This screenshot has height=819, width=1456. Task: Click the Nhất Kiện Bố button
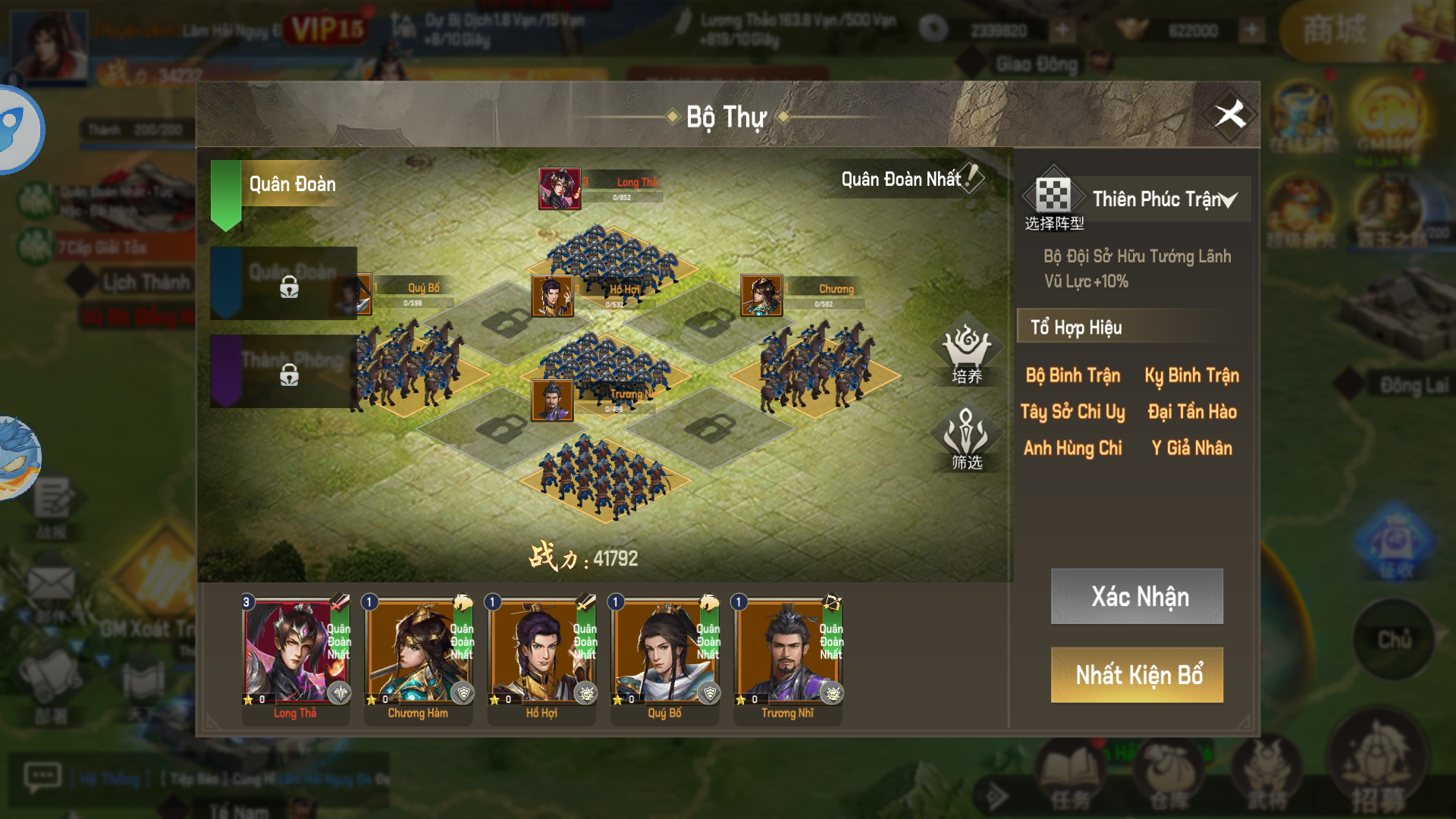pyautogui.click(x=1137, y=675)
